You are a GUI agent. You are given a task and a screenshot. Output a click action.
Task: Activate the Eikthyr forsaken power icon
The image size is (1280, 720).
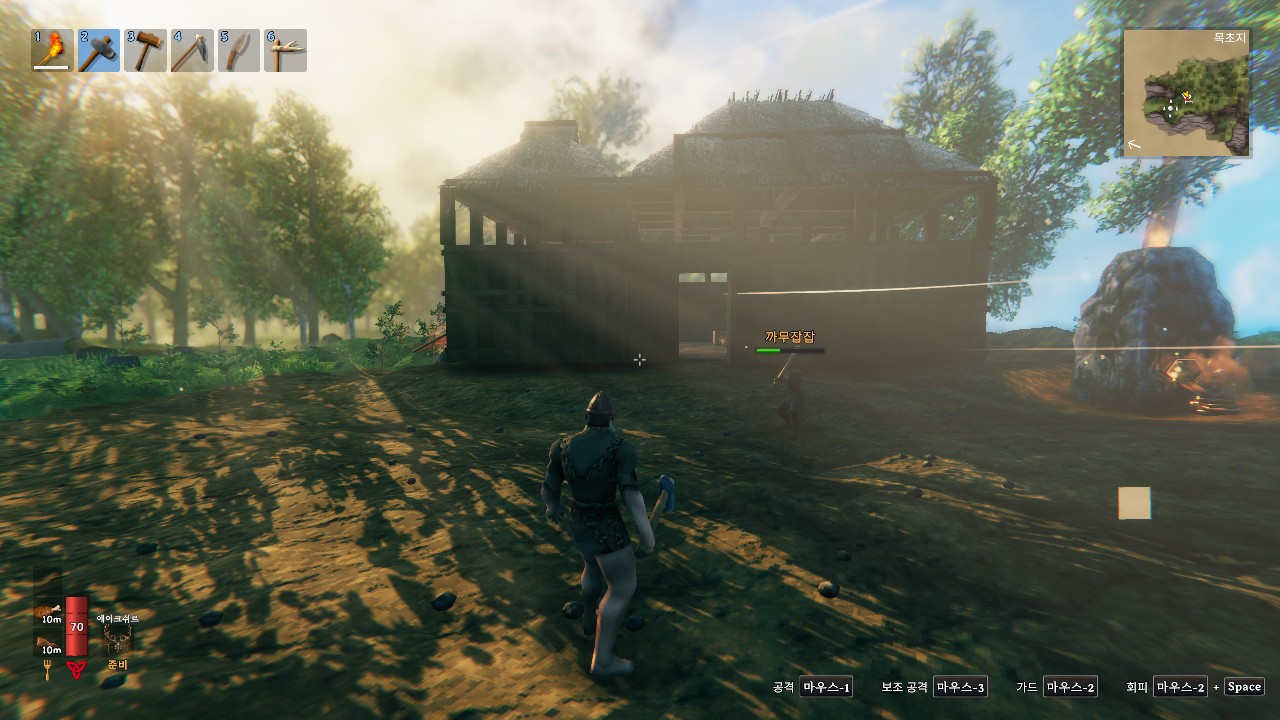point(117,639)
